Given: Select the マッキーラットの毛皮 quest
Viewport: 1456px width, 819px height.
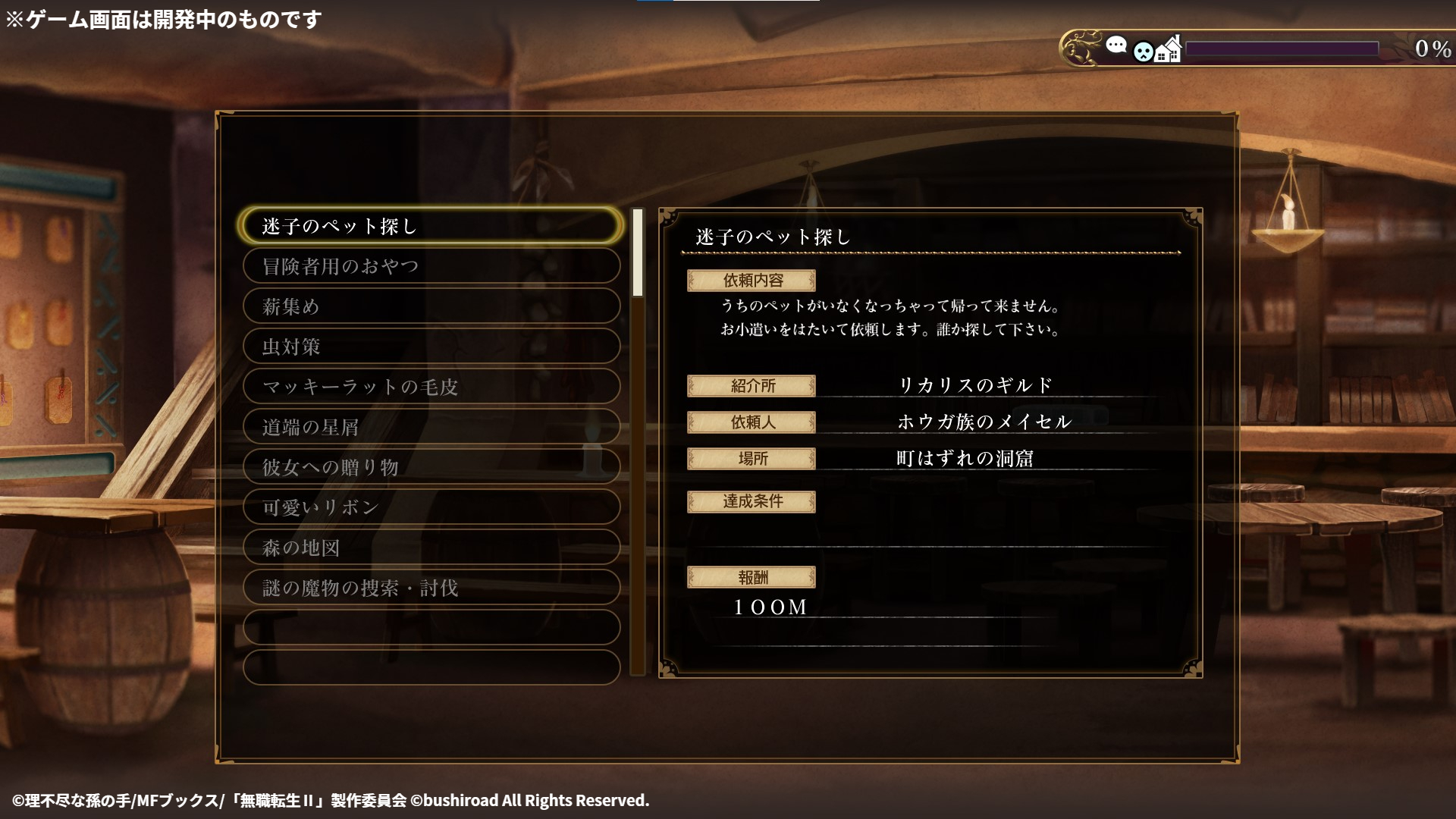Looking at the screenshot, I should 431,387.
